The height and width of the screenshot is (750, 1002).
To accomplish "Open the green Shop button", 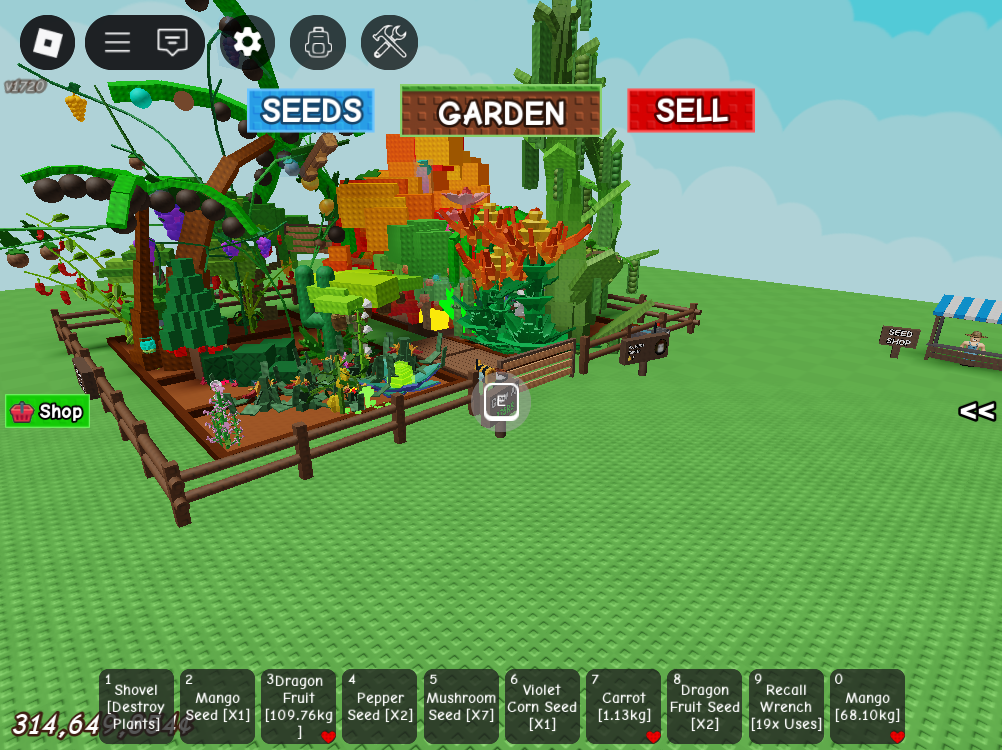I will pyautogui.click(x=48, y=411).
